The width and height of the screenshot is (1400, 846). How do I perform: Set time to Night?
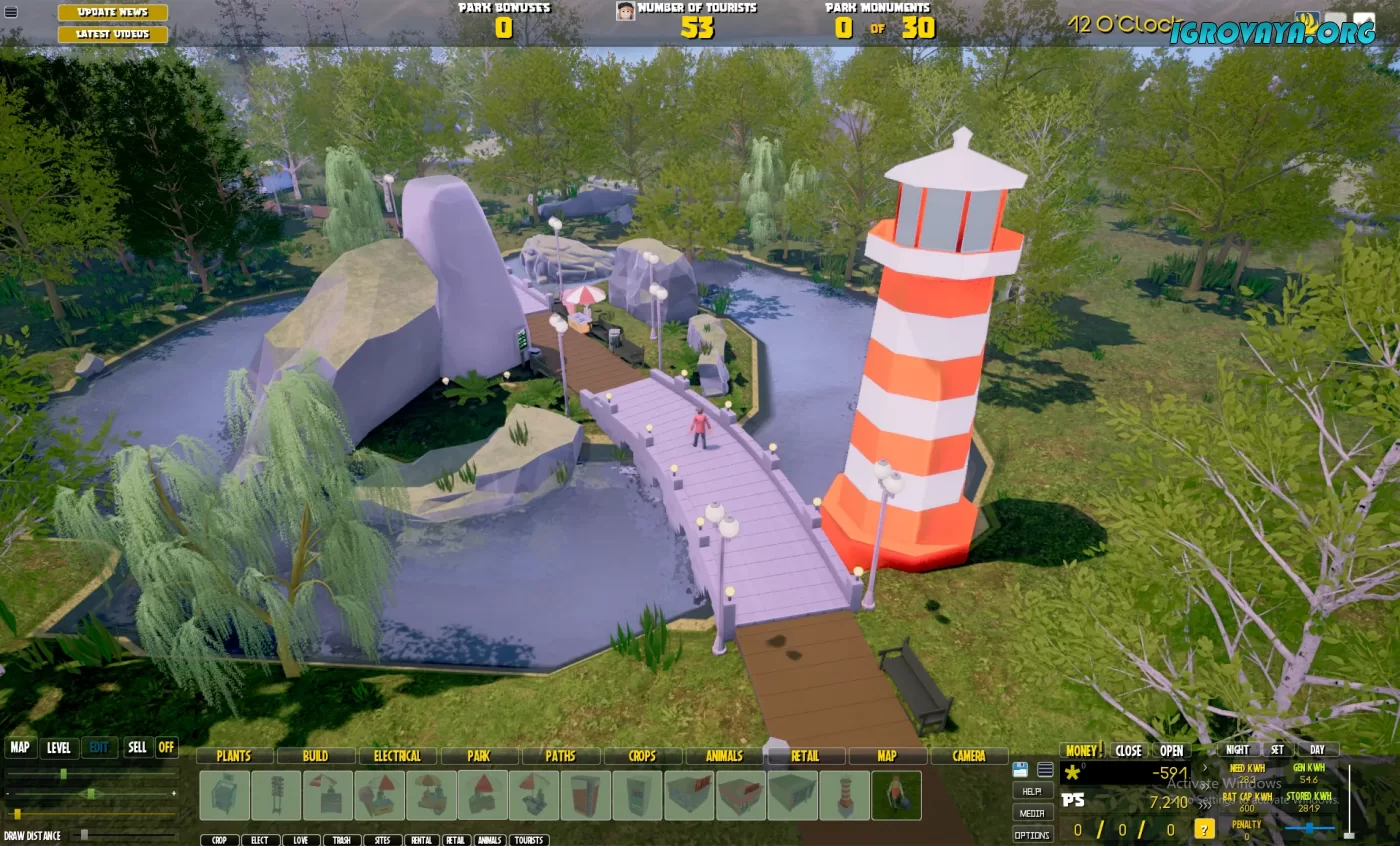[1238, 750]
